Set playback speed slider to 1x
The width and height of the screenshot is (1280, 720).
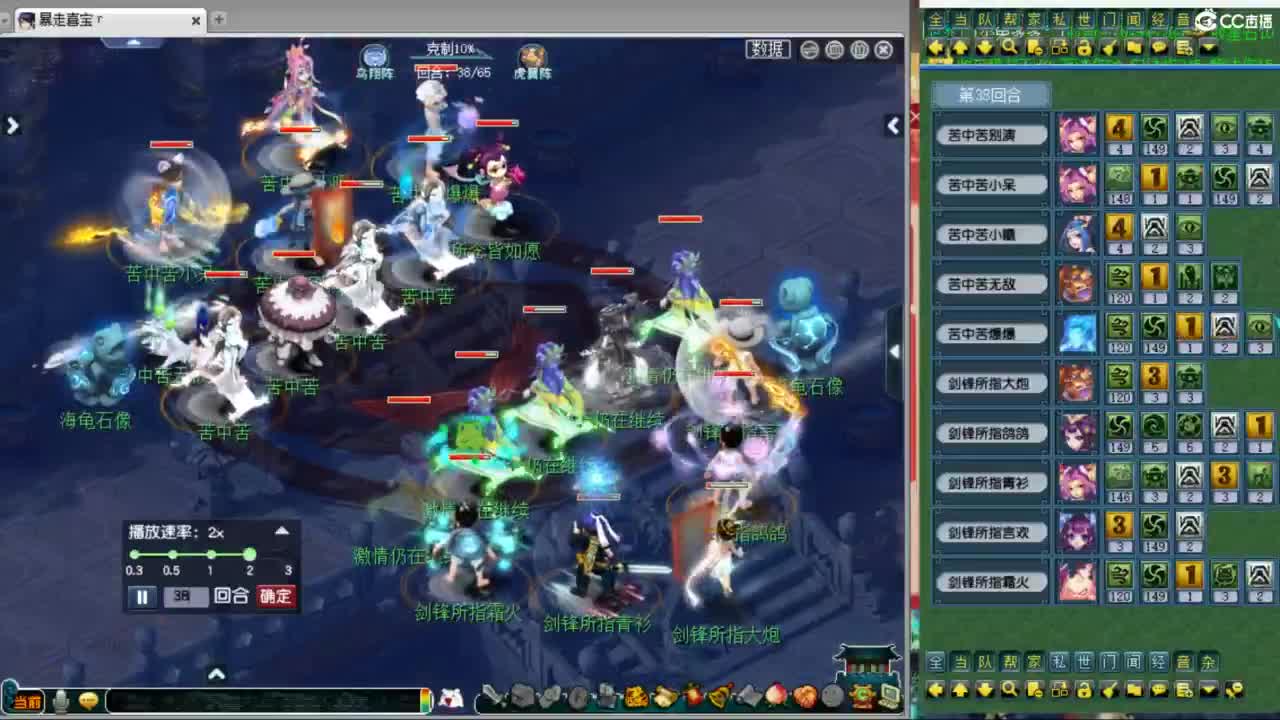click(x=210, y=554)
